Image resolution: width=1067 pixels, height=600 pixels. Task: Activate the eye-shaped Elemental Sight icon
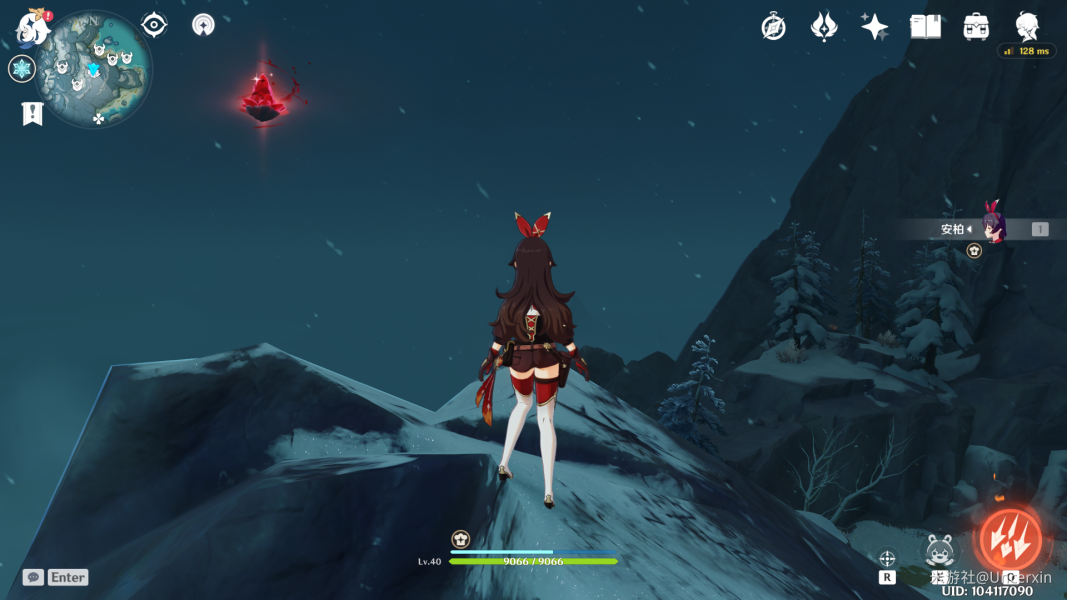point(154,25)
